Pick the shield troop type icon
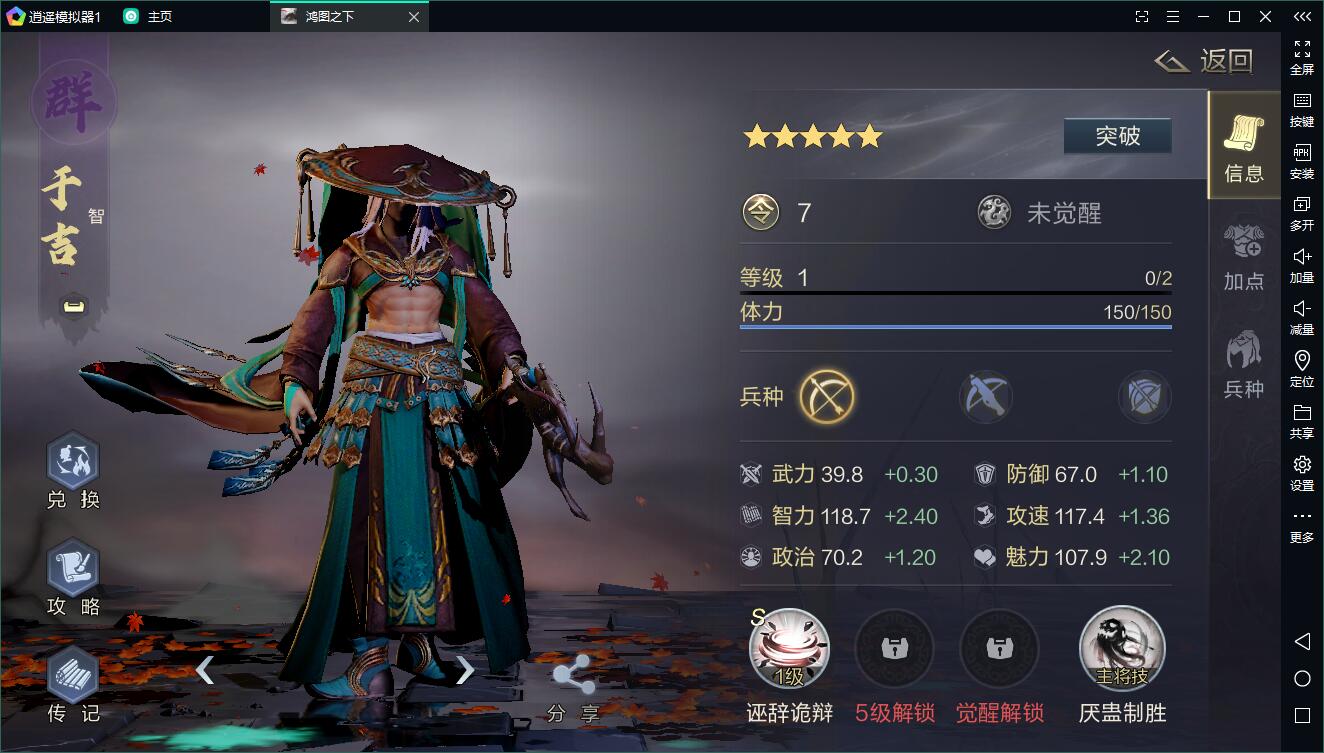This screenshot has height=753, width=1324. tap(1144, 397)
